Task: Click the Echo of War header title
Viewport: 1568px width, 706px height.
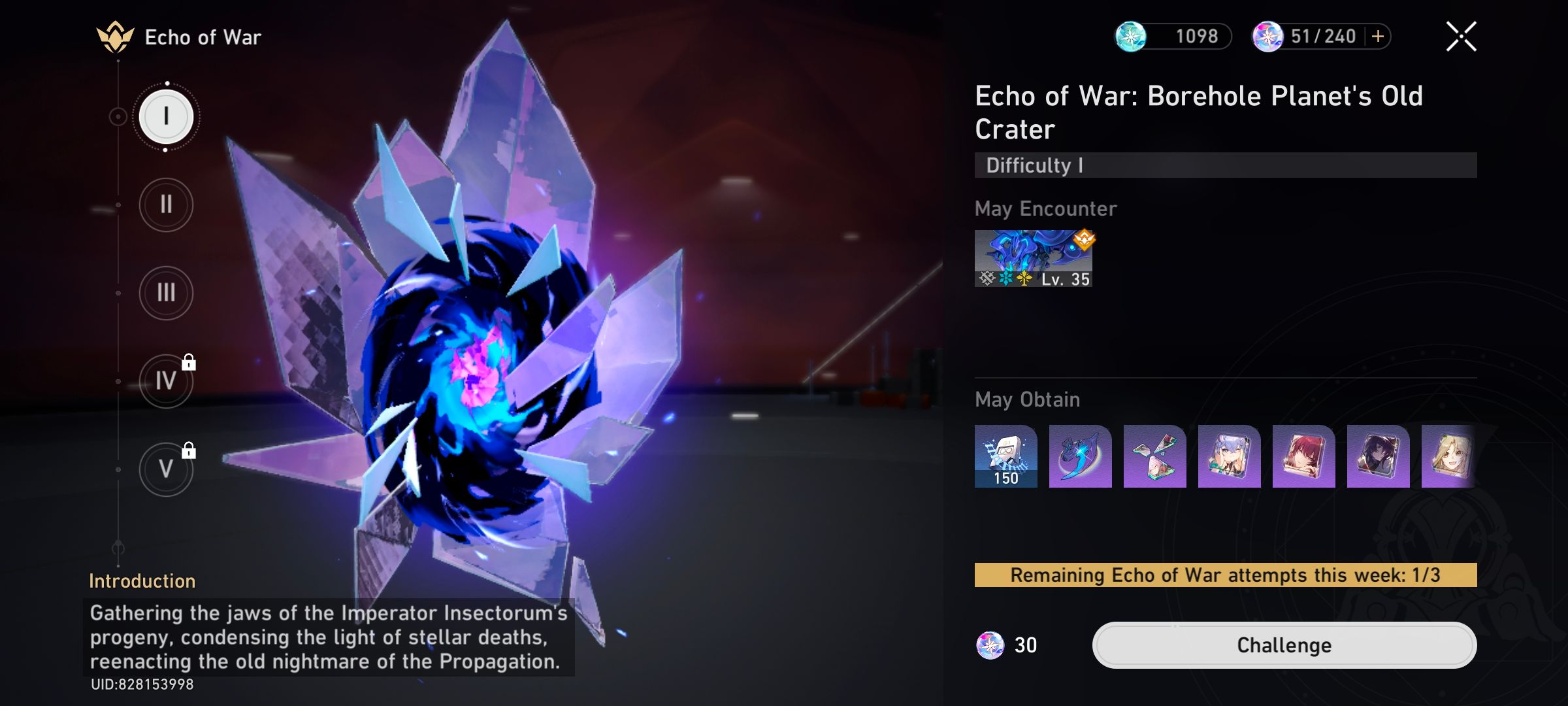Action: pyautogui.click(x=203, y=37)
